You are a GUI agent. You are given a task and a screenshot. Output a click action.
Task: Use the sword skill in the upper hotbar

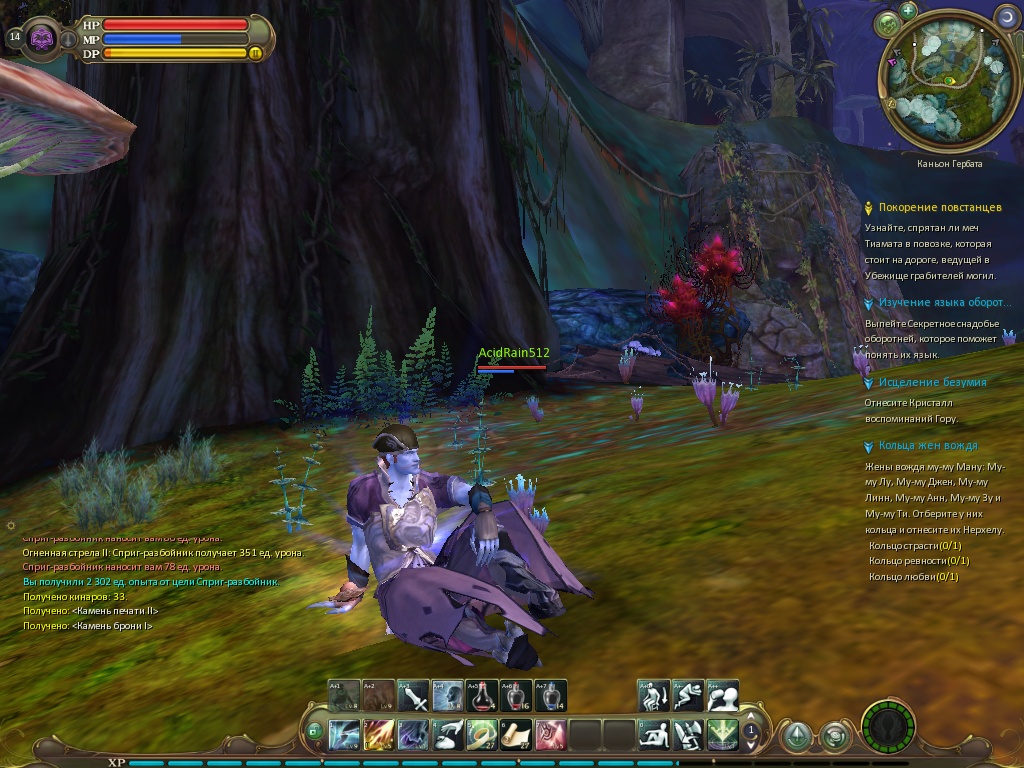pos(413,695)
